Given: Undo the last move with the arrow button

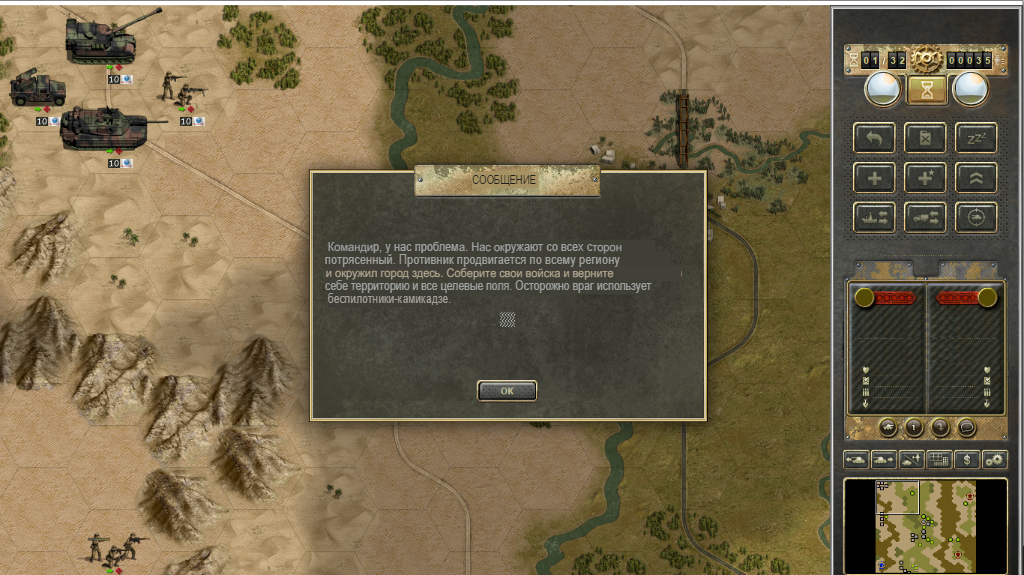Looking at the screenshot, I should click(874, 138).
